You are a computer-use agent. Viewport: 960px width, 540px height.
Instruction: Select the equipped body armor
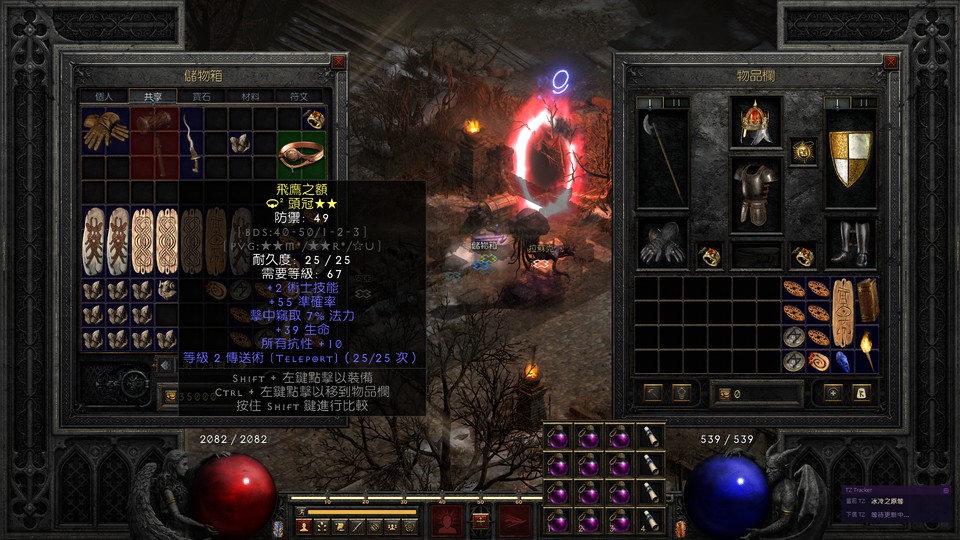755,192
